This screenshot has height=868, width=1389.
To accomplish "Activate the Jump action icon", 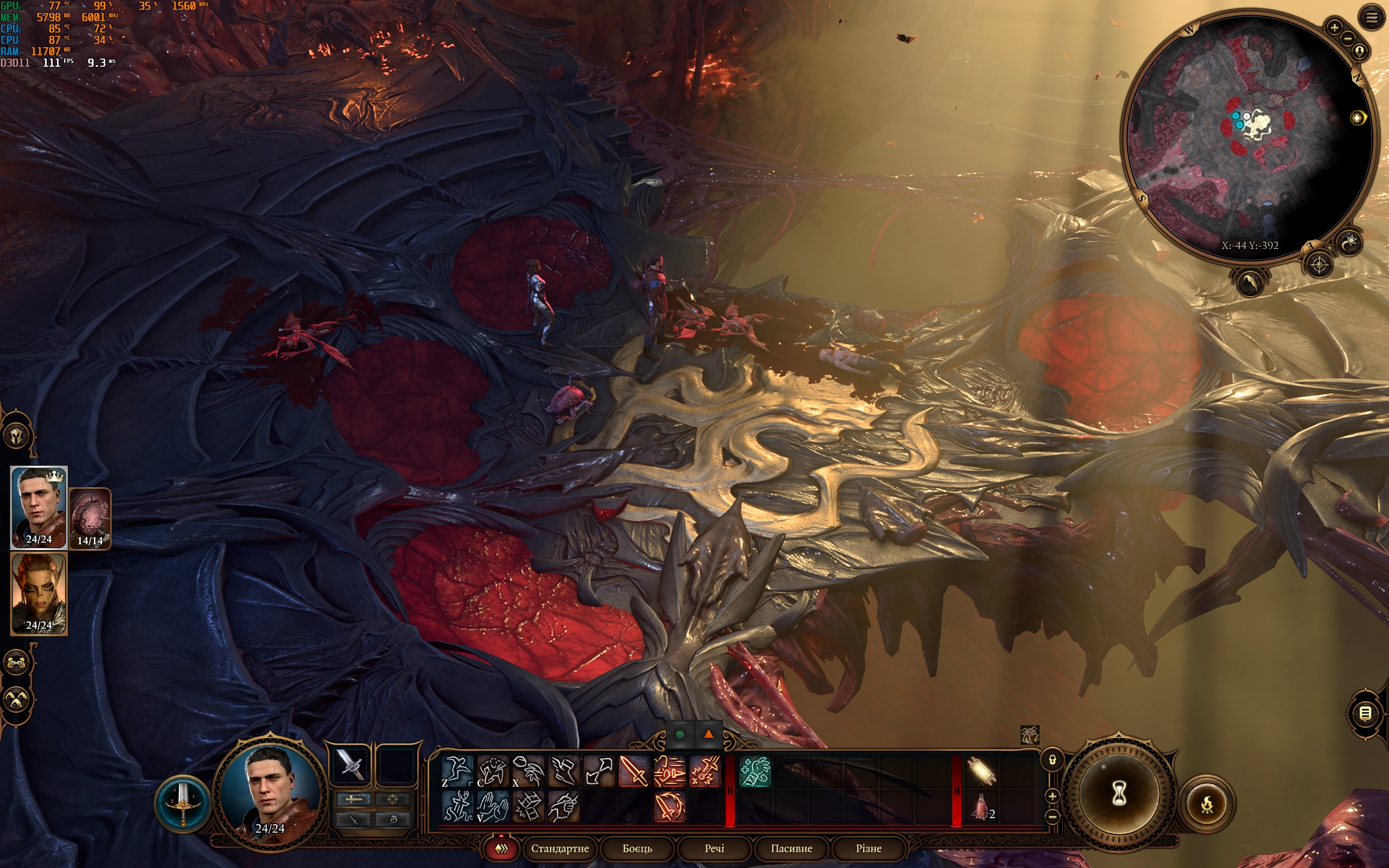I will click(x=457, y=770).
